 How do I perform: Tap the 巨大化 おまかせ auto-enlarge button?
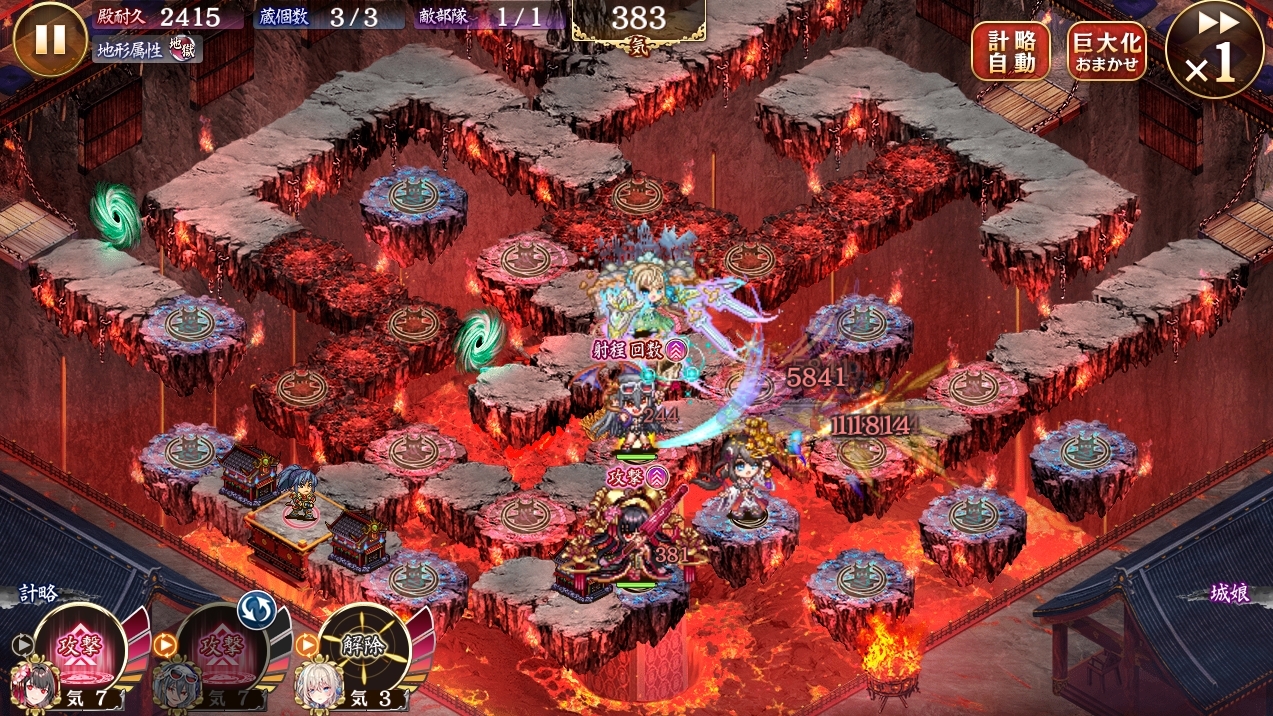pos(1106,51)
